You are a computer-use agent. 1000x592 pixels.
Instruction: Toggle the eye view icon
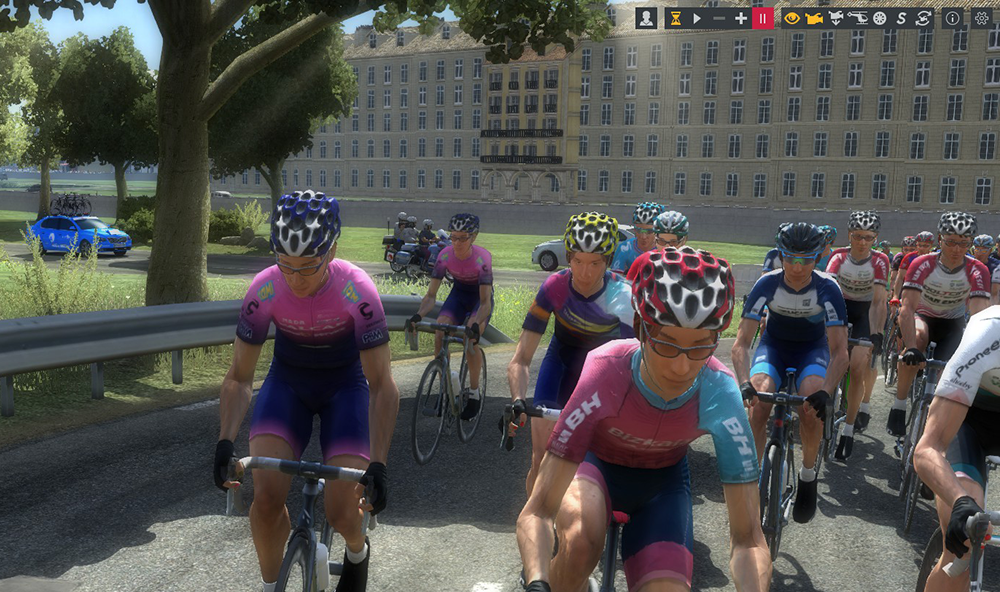coord(792,18)
